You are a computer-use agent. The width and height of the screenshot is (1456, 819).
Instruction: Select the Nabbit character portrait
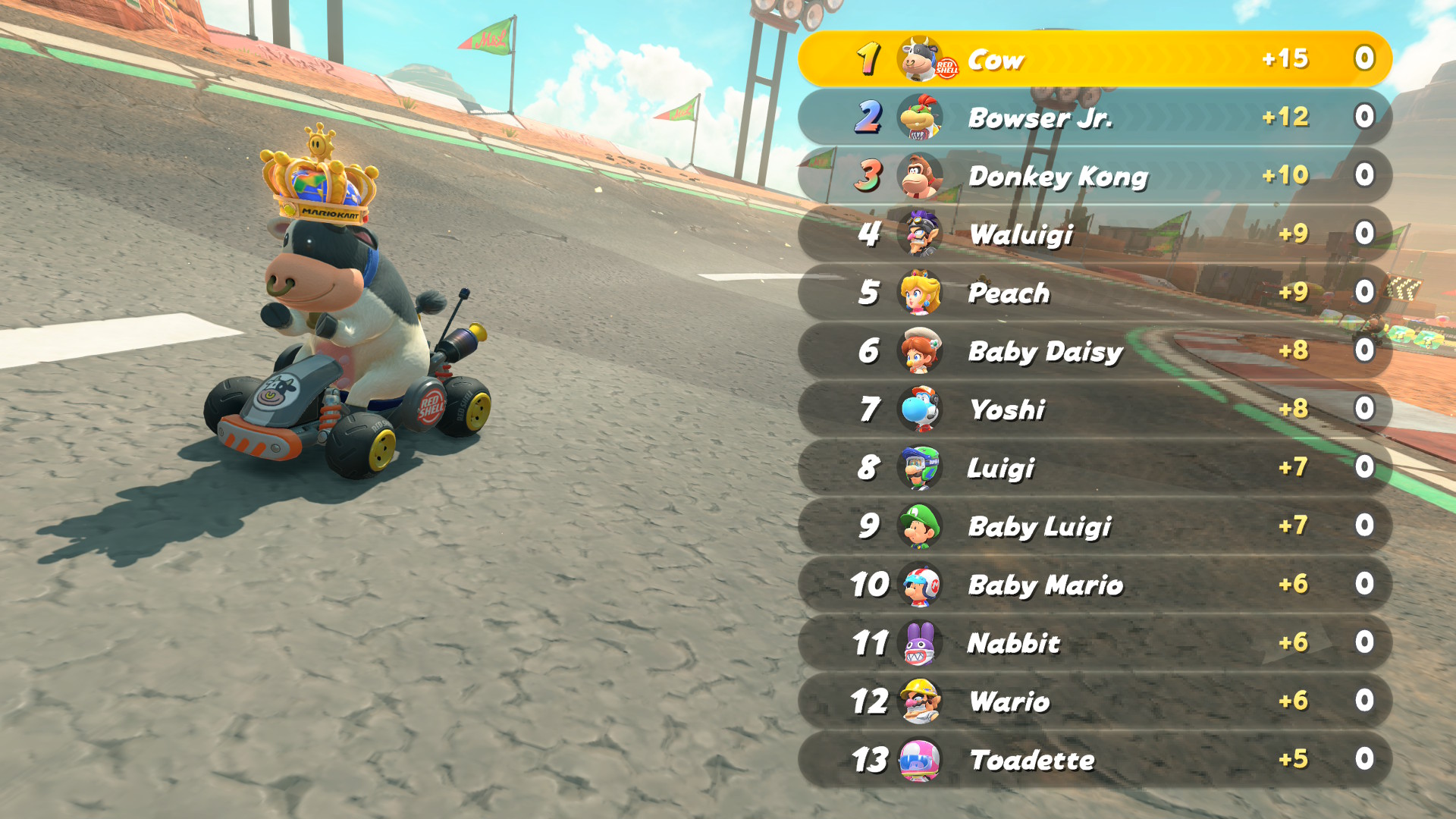tap(919, 643)
